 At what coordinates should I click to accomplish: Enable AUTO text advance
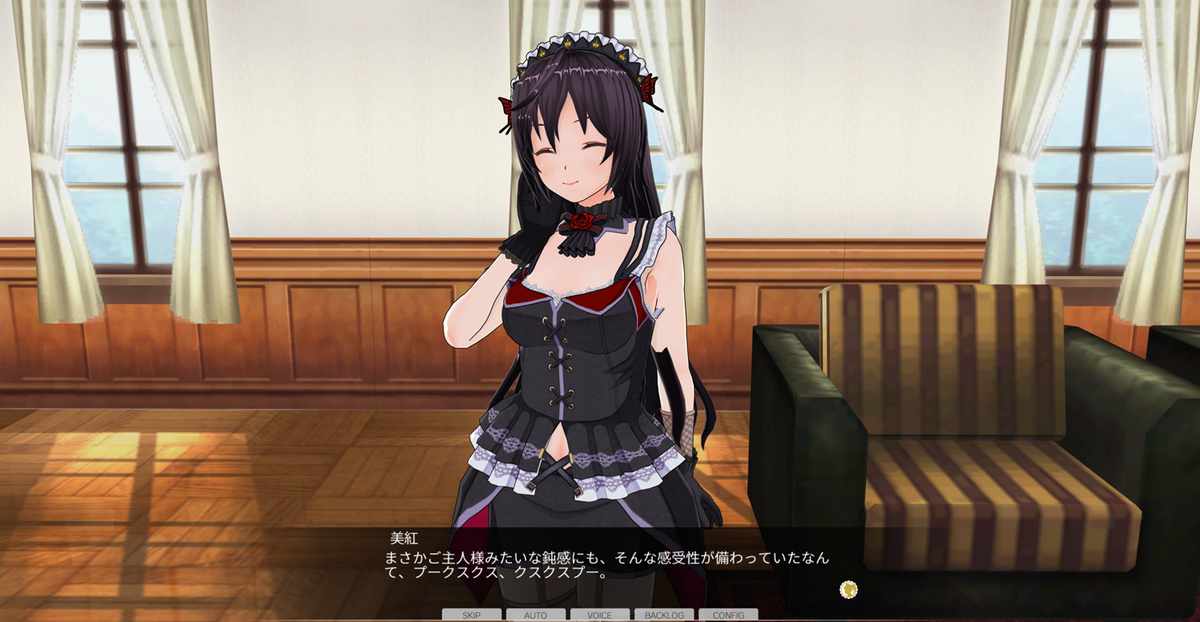pos(535,615)
